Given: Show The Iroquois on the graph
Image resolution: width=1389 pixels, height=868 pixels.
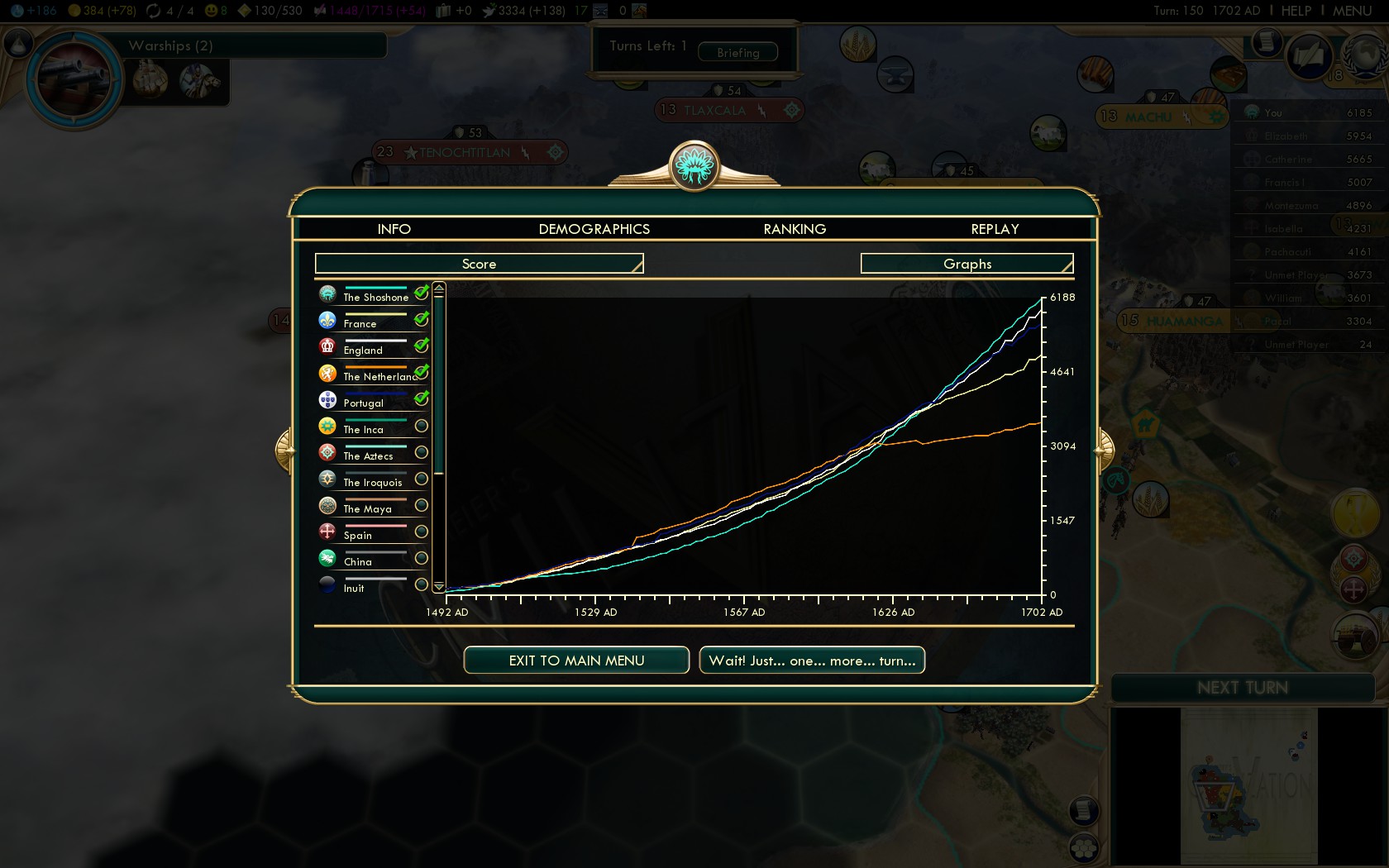Looking at the screenshot, I should (x=422, y=479).
